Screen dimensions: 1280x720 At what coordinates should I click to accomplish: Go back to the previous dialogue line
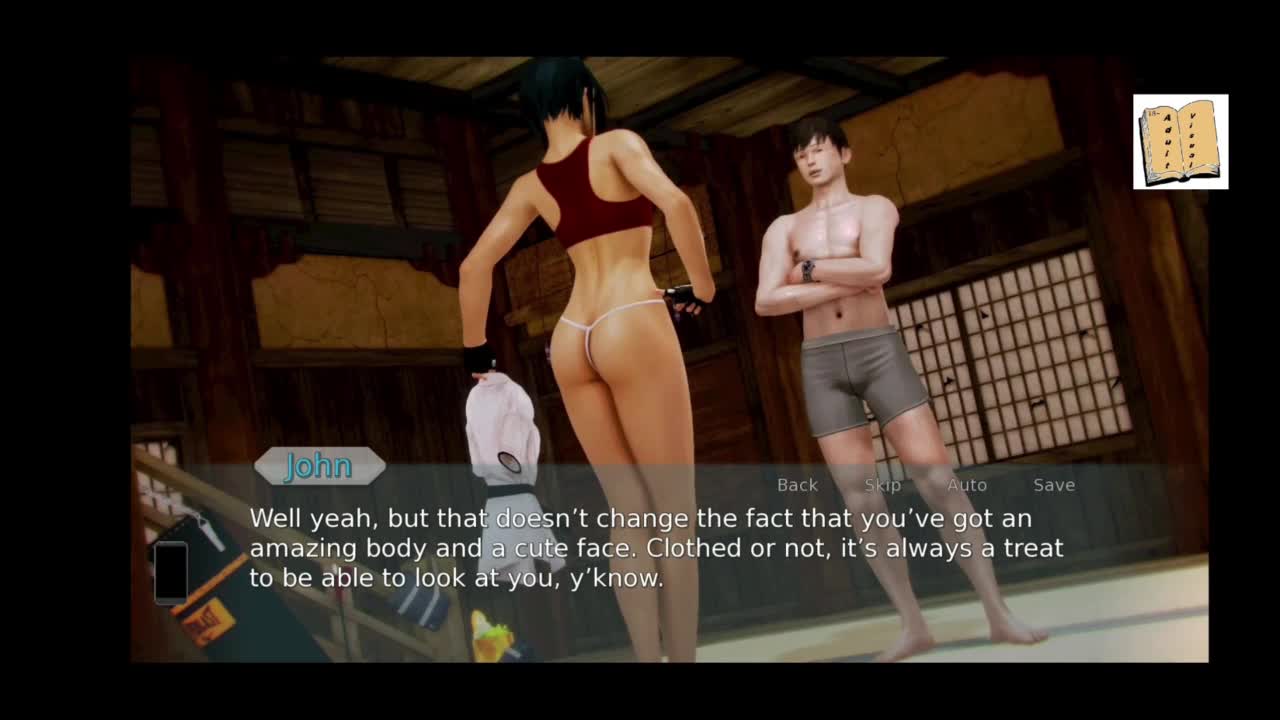tap(797, 485)
